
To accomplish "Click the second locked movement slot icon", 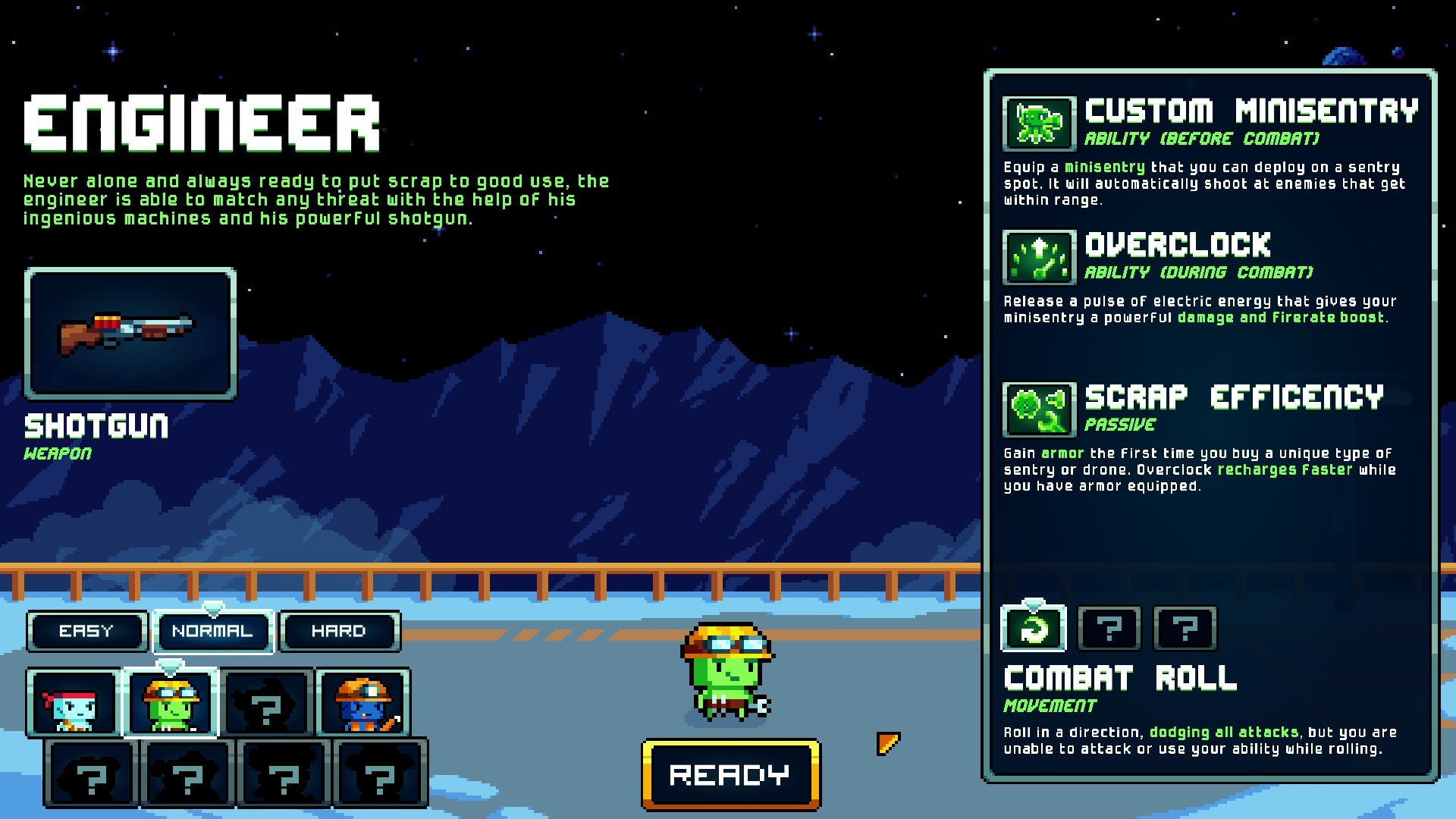I will point(1183,628).
